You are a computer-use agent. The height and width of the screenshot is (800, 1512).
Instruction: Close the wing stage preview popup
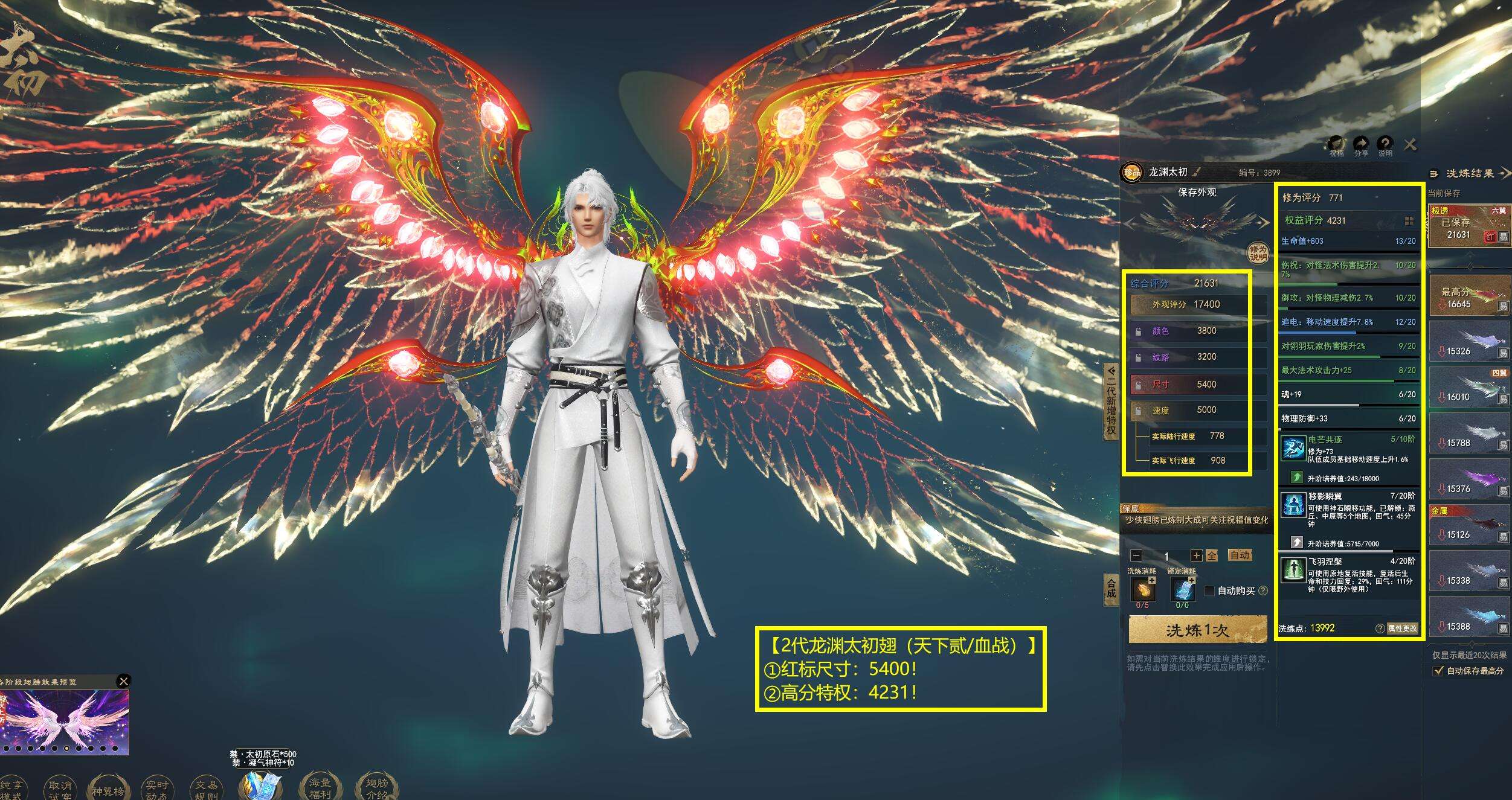[x=123, y=682]
